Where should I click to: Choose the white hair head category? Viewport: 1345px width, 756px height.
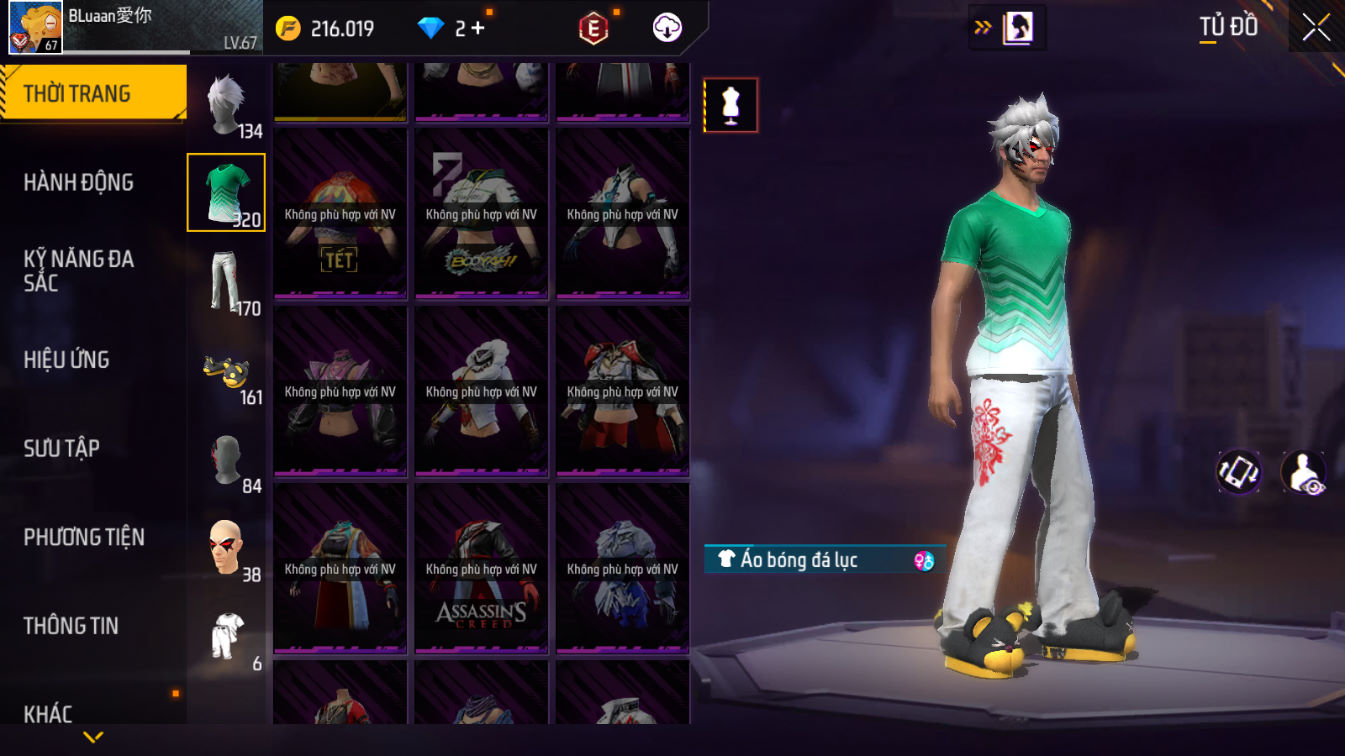pos(227,104)
